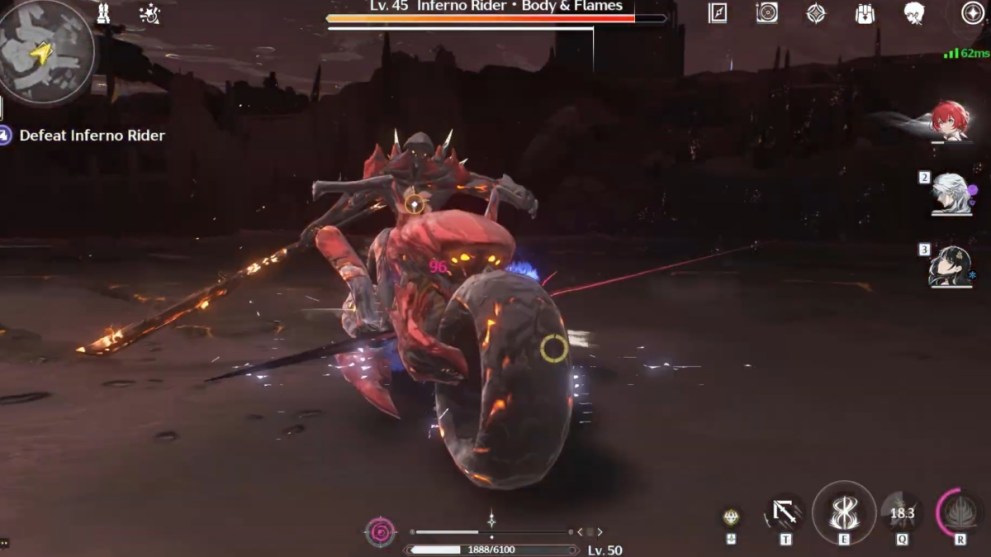The image size is (991, 557).
Task: Open the circular minimap
Action: [x=45, y=50]
